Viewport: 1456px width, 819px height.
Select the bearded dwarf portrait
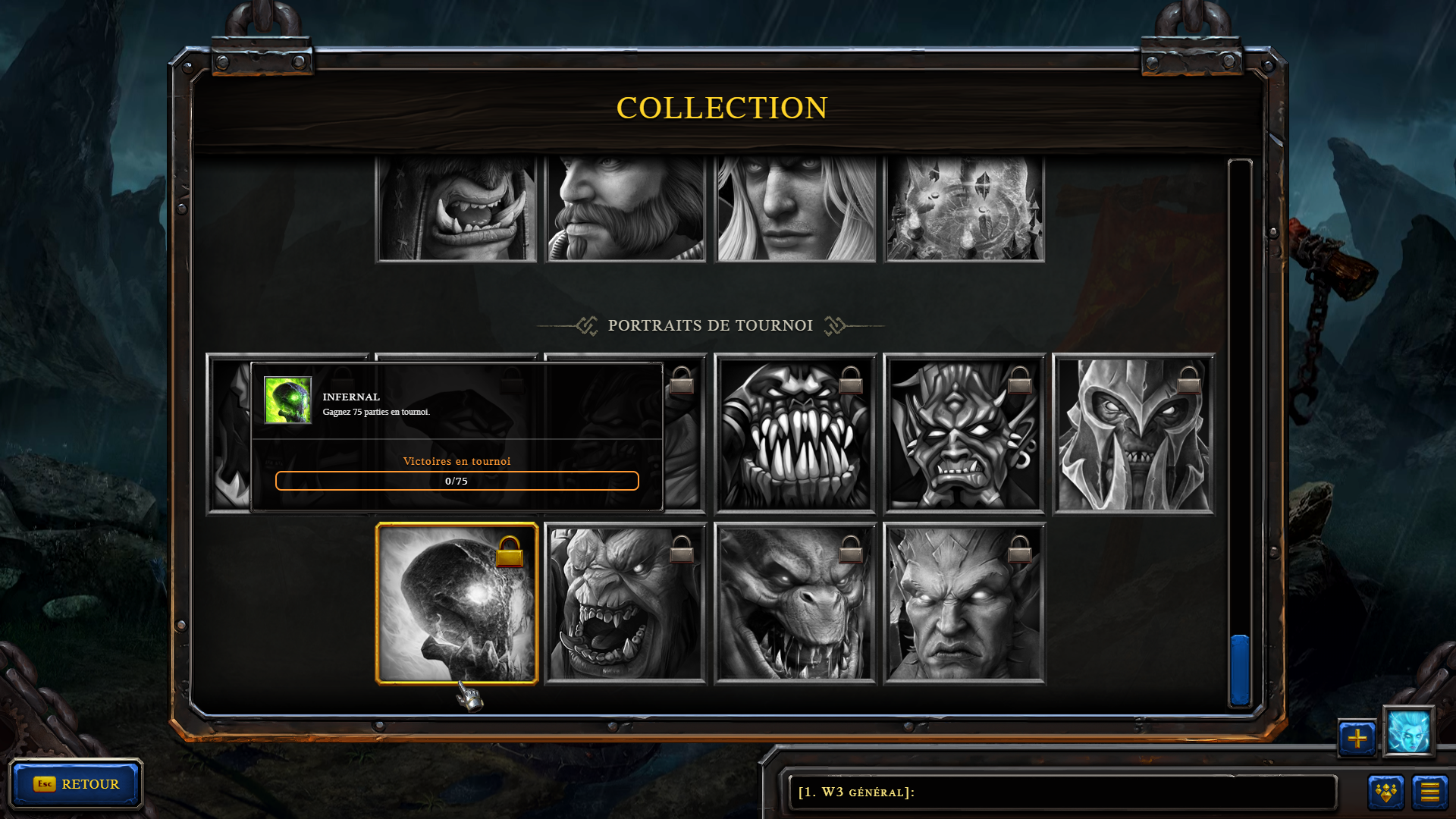click(626, 209)
